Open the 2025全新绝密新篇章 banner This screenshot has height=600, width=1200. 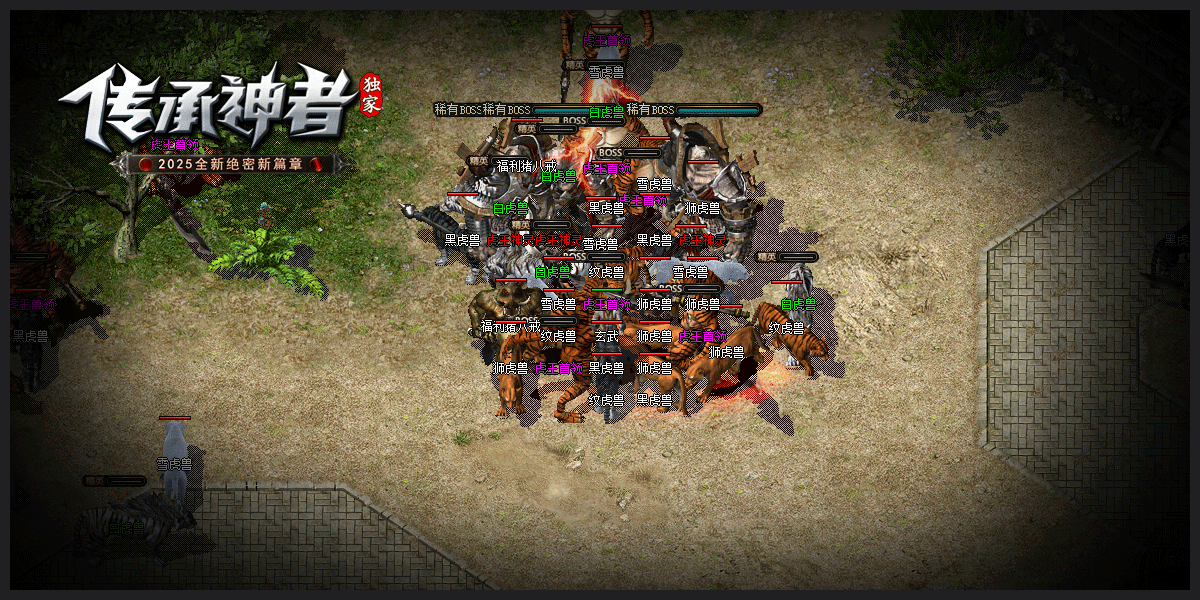[231, 163]
